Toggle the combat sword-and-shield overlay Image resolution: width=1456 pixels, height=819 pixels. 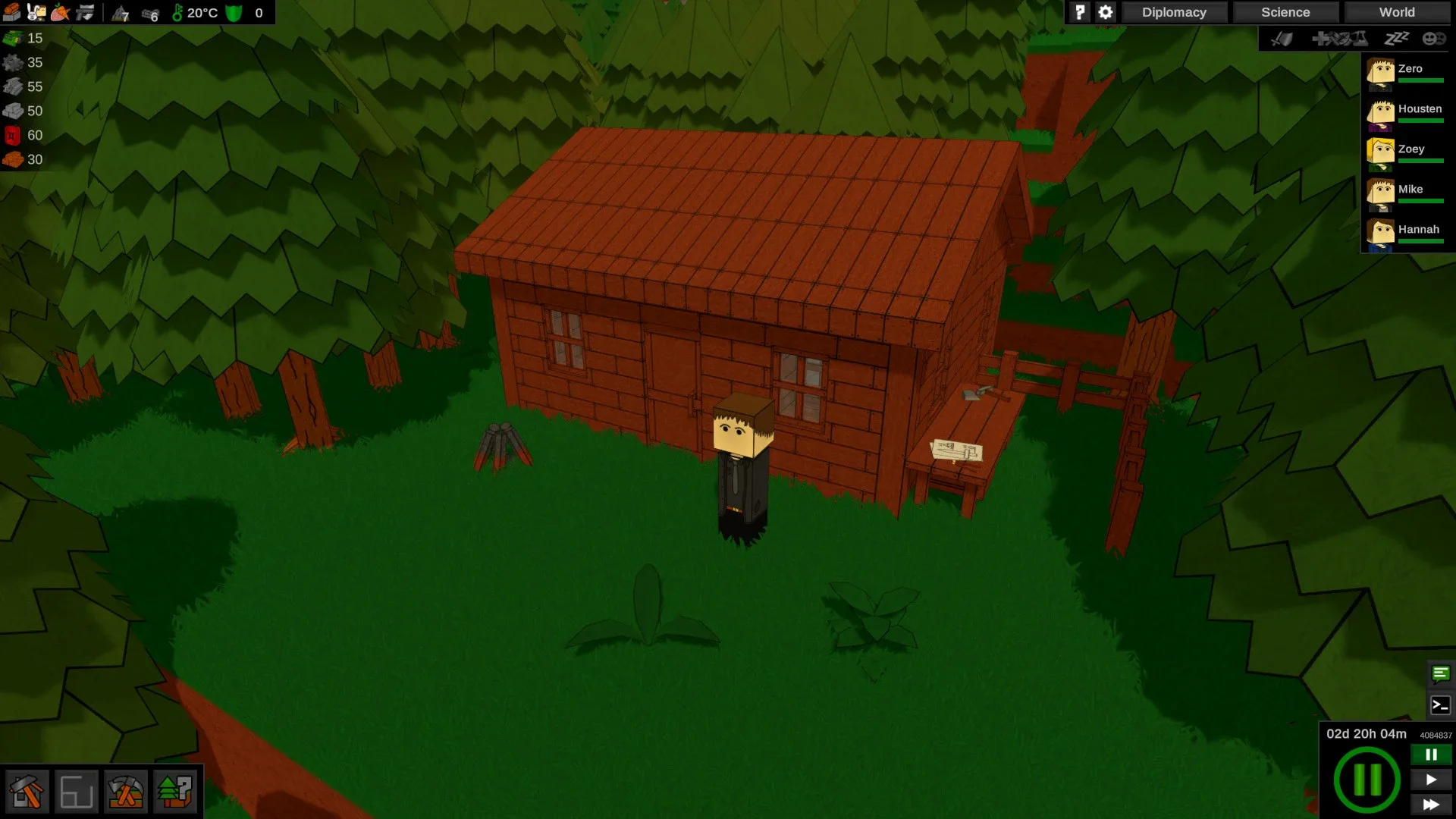tap(1282, 38)
